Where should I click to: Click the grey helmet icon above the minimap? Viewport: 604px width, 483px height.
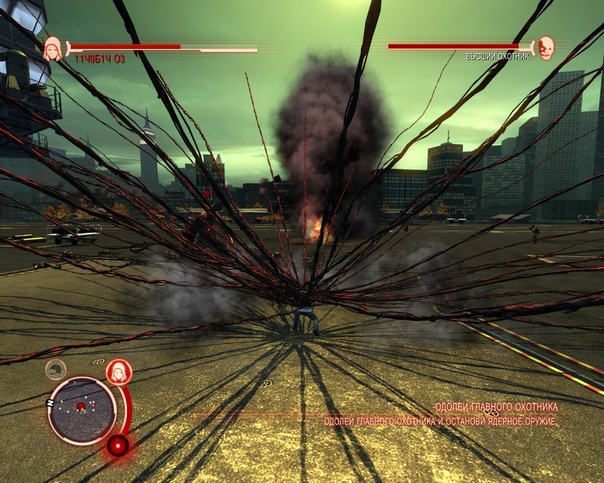tap(56, 369)
